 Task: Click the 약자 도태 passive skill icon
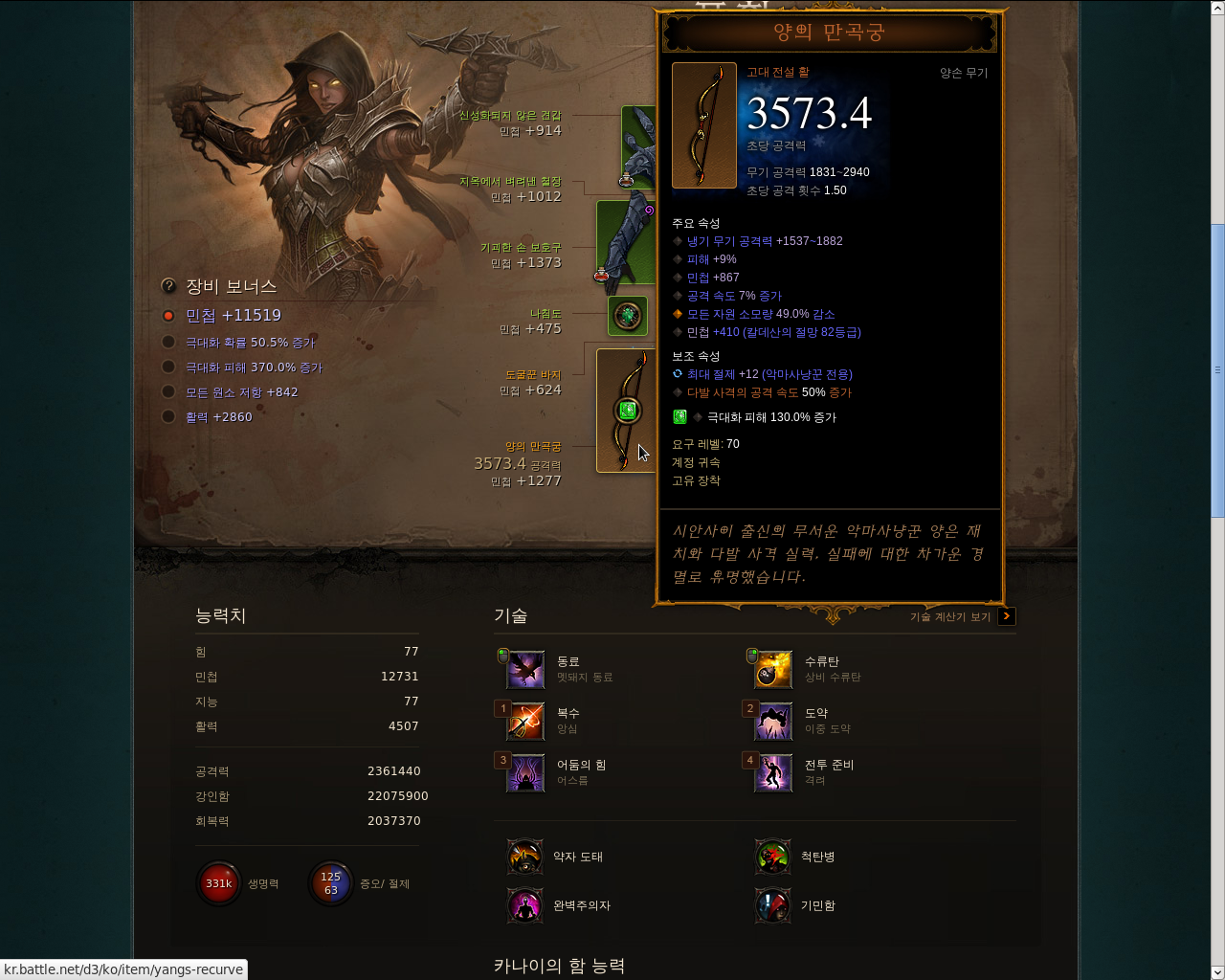[x=524, y=857]
